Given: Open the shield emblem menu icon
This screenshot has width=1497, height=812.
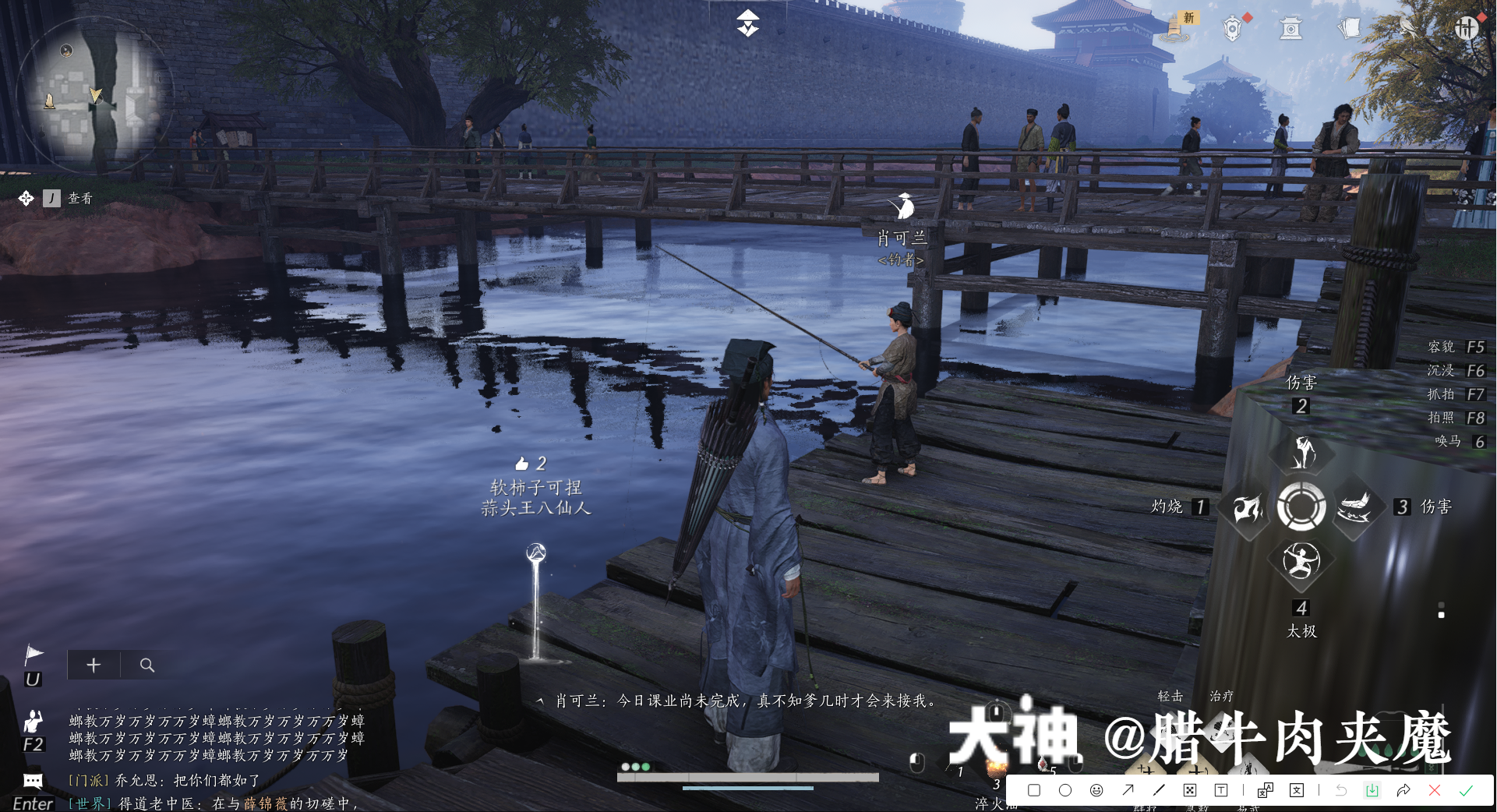Looking at the screenshot, I should (x=1232, y=29).
